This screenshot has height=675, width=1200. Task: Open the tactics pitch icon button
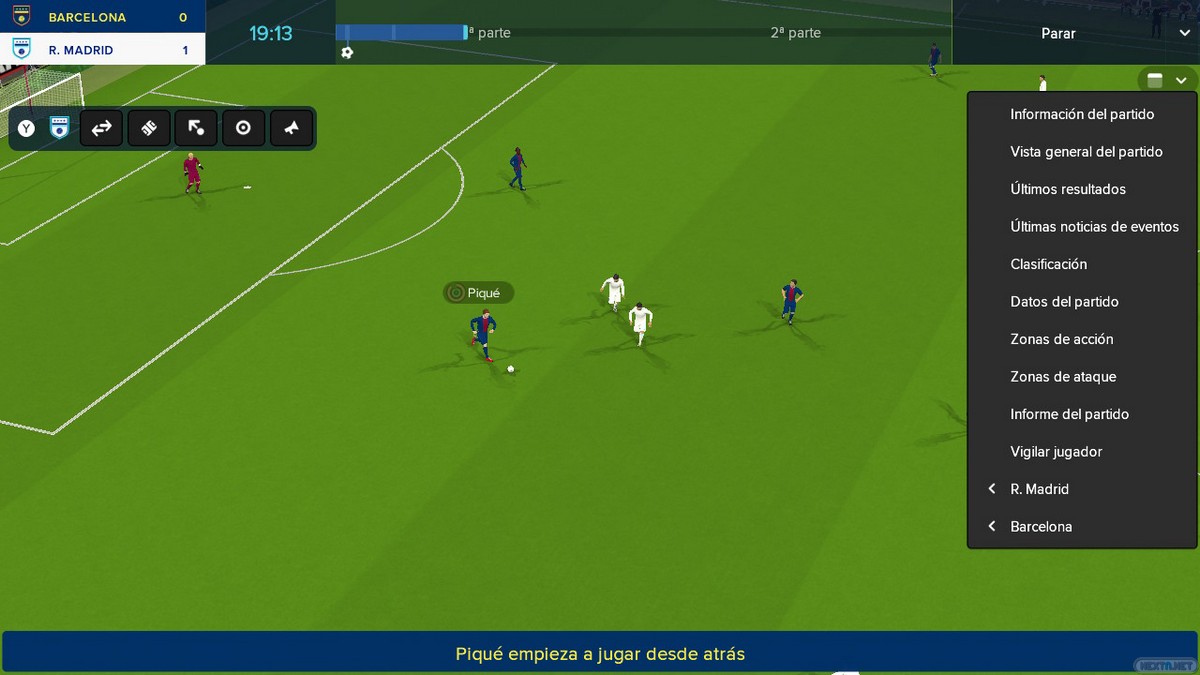(149, 128)
